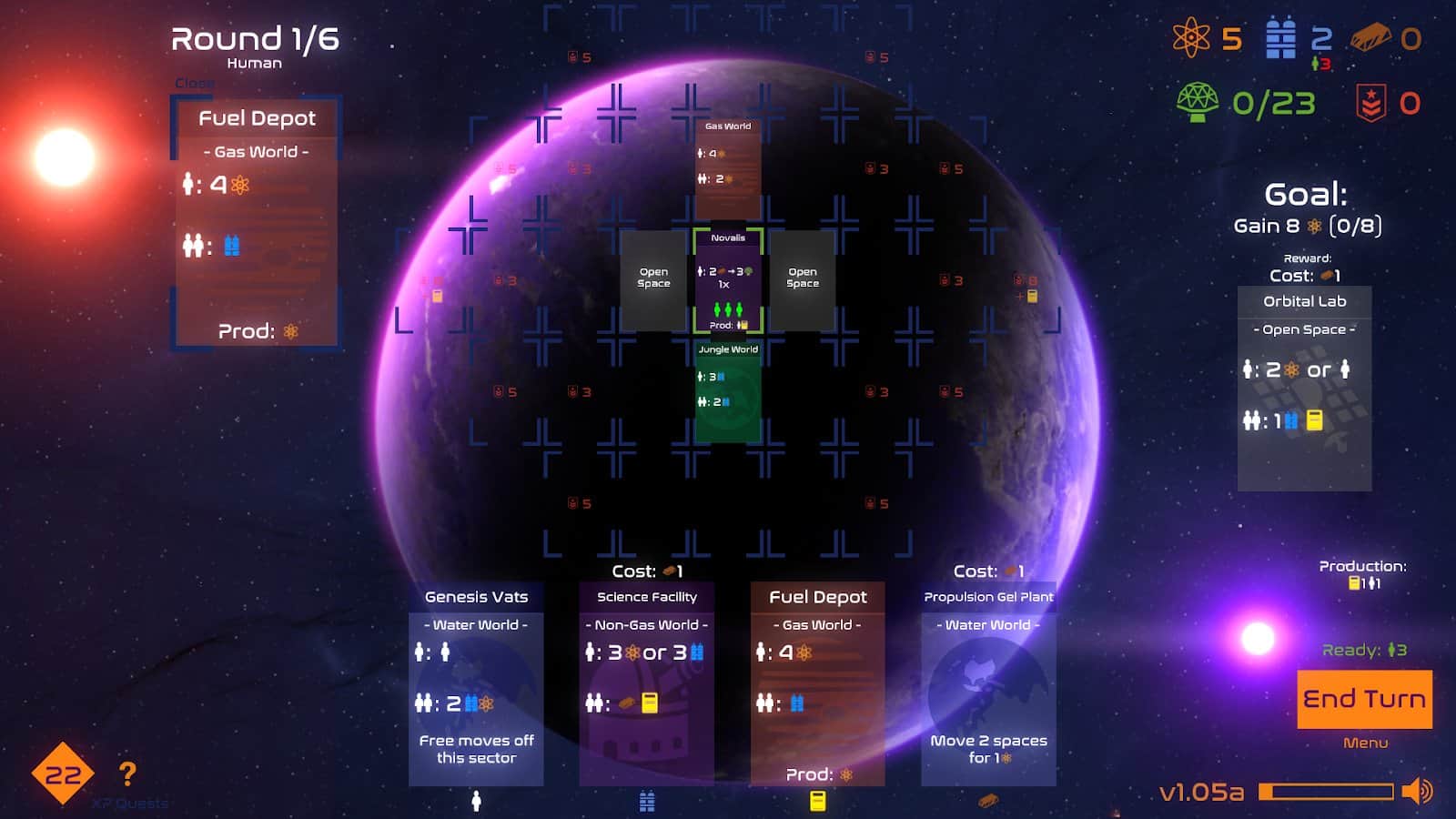Click the XP diamond showing 22
Screen dimensions: 1456x819
60,774
